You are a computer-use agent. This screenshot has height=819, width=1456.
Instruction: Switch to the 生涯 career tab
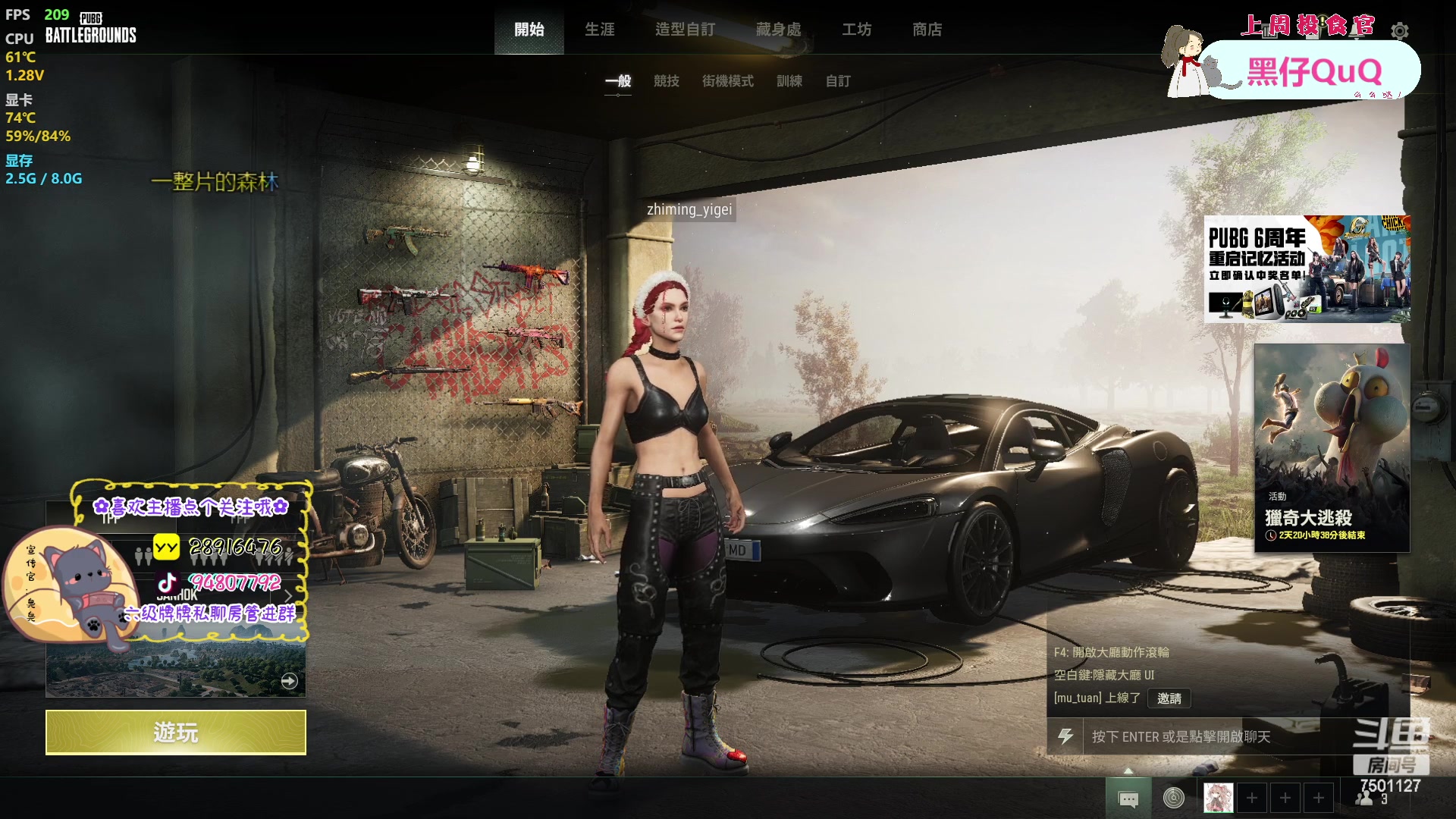click(x=599, y=30)
